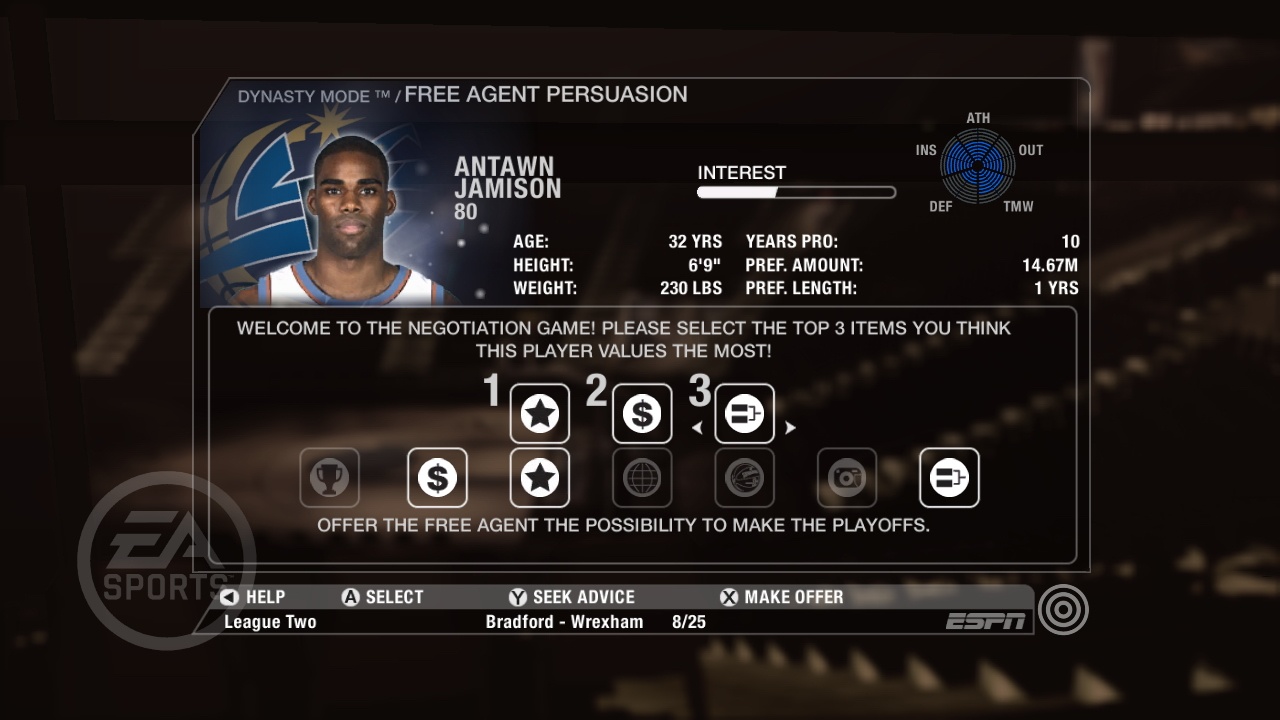Click the right arrow beside slot 3
Image resolution: width=1280 pixels, height=720 pixels.
tap(790, 425)
